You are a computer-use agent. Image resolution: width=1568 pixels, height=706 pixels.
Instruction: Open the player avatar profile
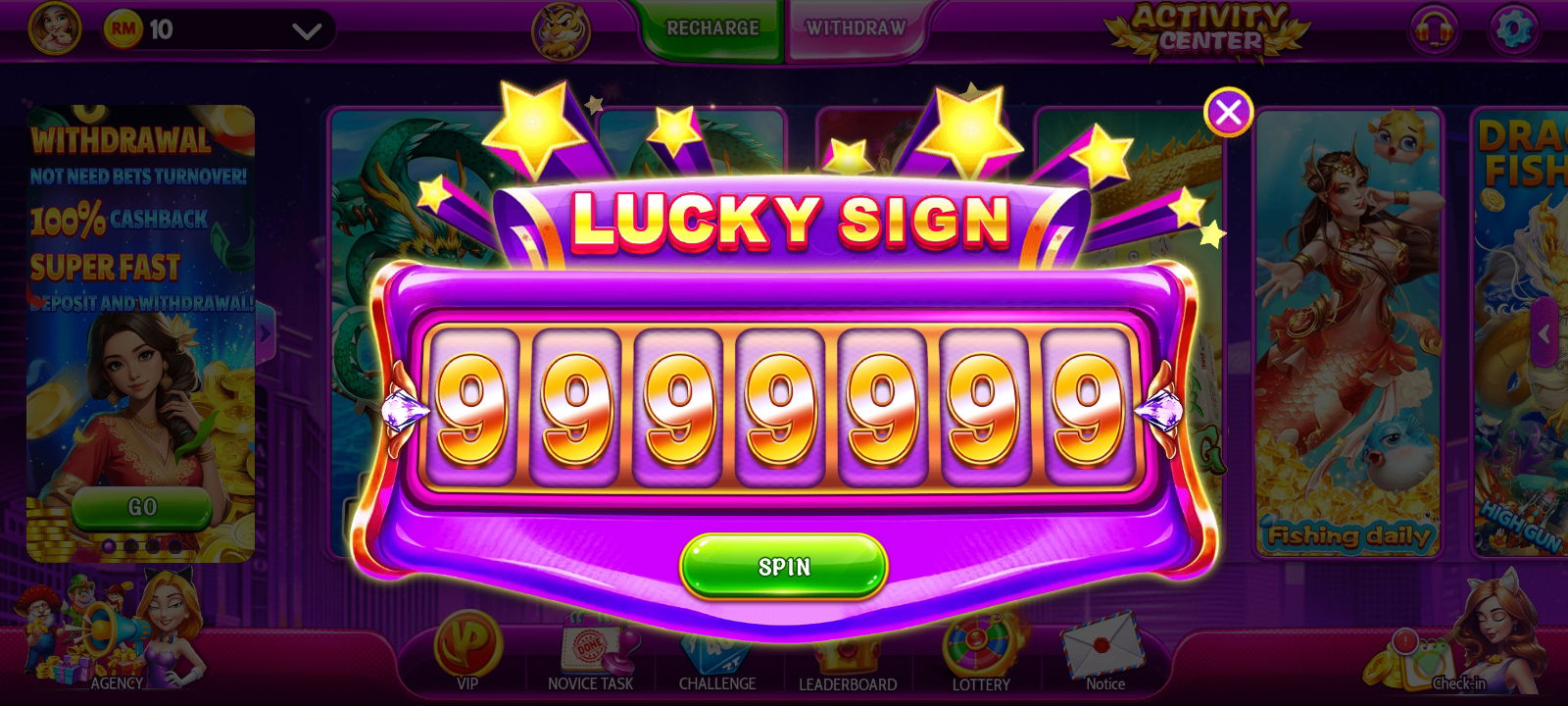coord(54,28)
